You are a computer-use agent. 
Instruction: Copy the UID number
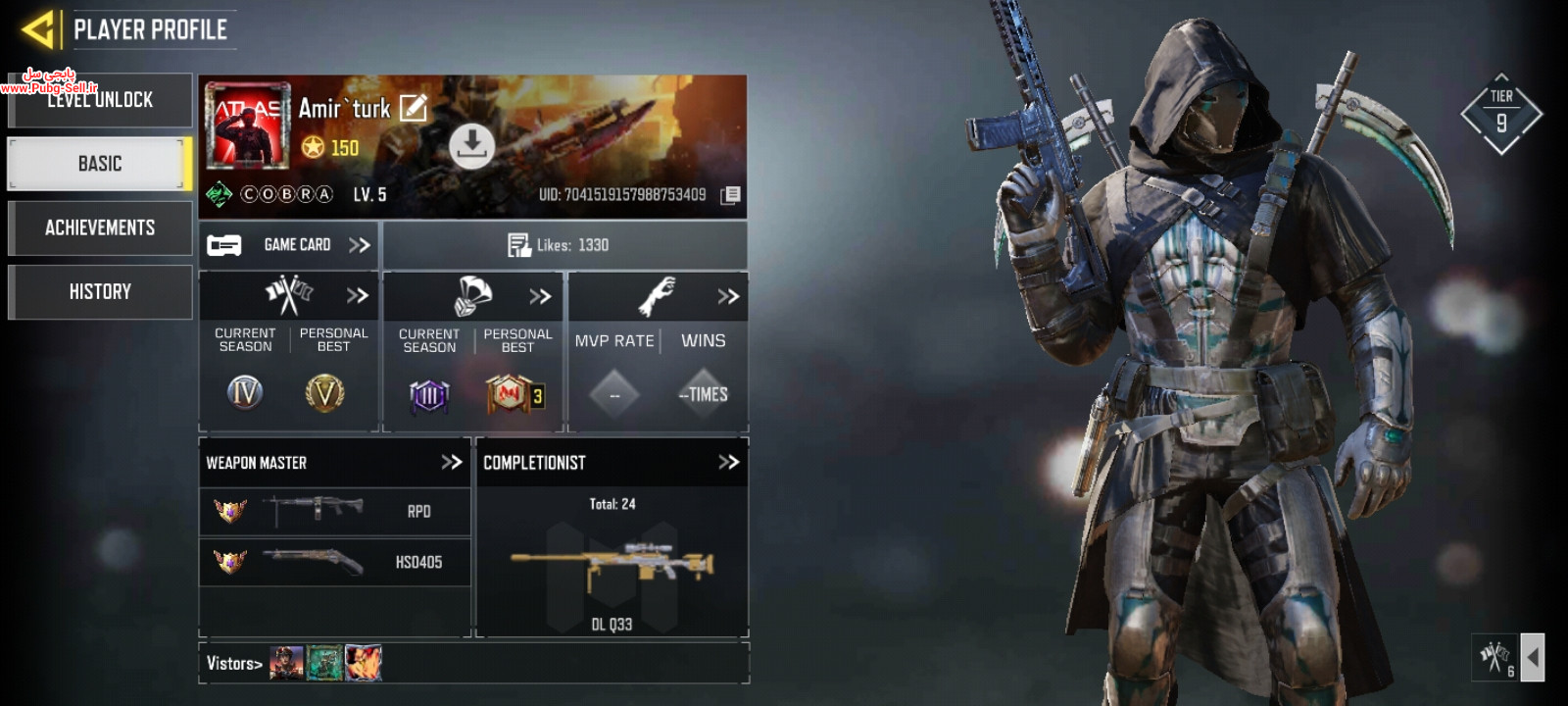tap(730, 195)
